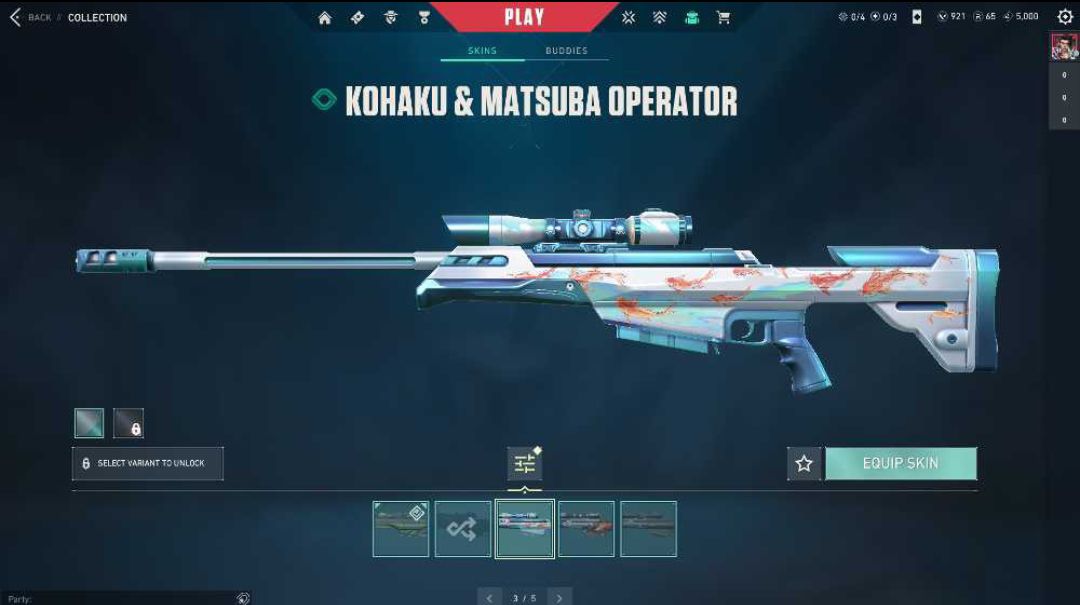The height and width of the screenshot is (605, 1080).
Task: Open the home screen via house icon
Action: click(x=325, y=17)
